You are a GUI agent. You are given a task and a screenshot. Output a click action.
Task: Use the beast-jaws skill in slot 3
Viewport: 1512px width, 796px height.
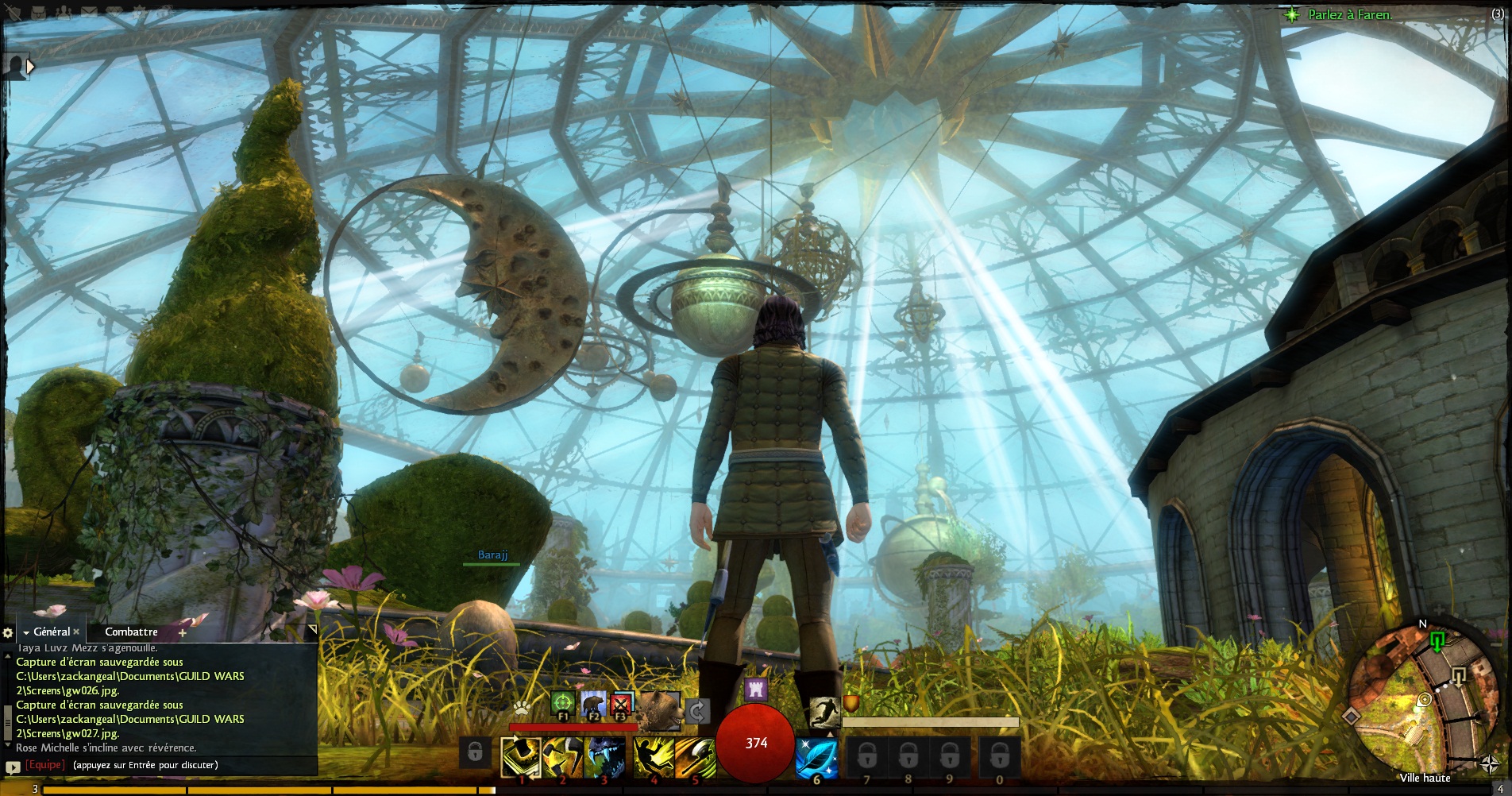click(x=604, y=756)
